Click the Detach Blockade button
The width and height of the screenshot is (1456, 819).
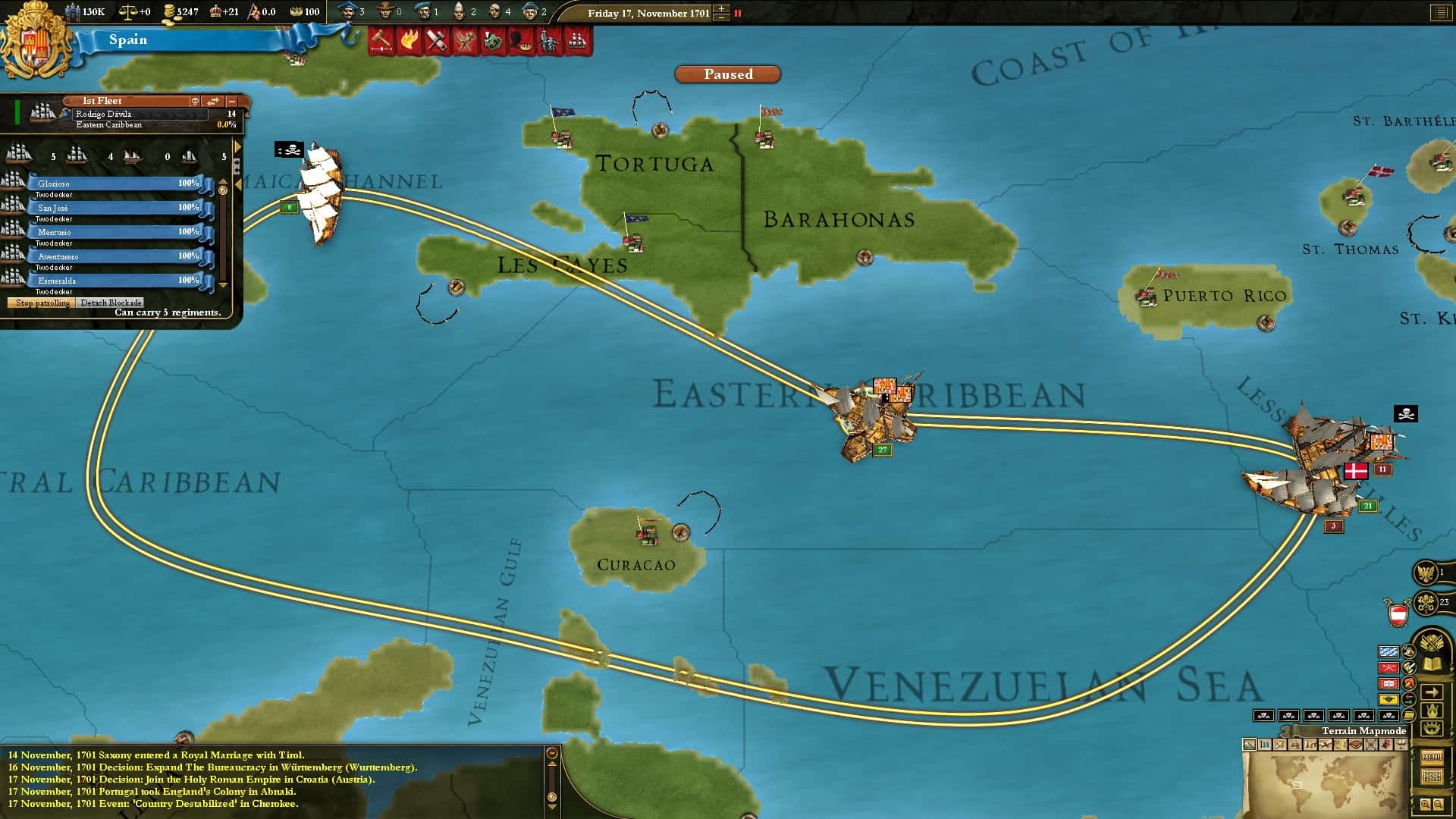tap(108, 303)
